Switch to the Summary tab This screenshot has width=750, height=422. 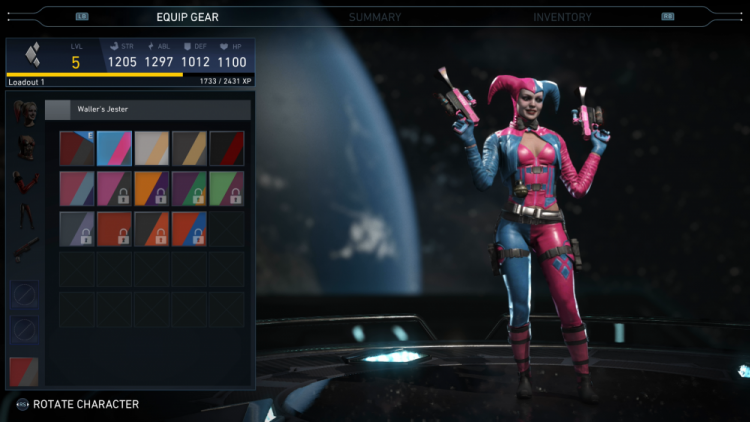(x=375, y=17)
